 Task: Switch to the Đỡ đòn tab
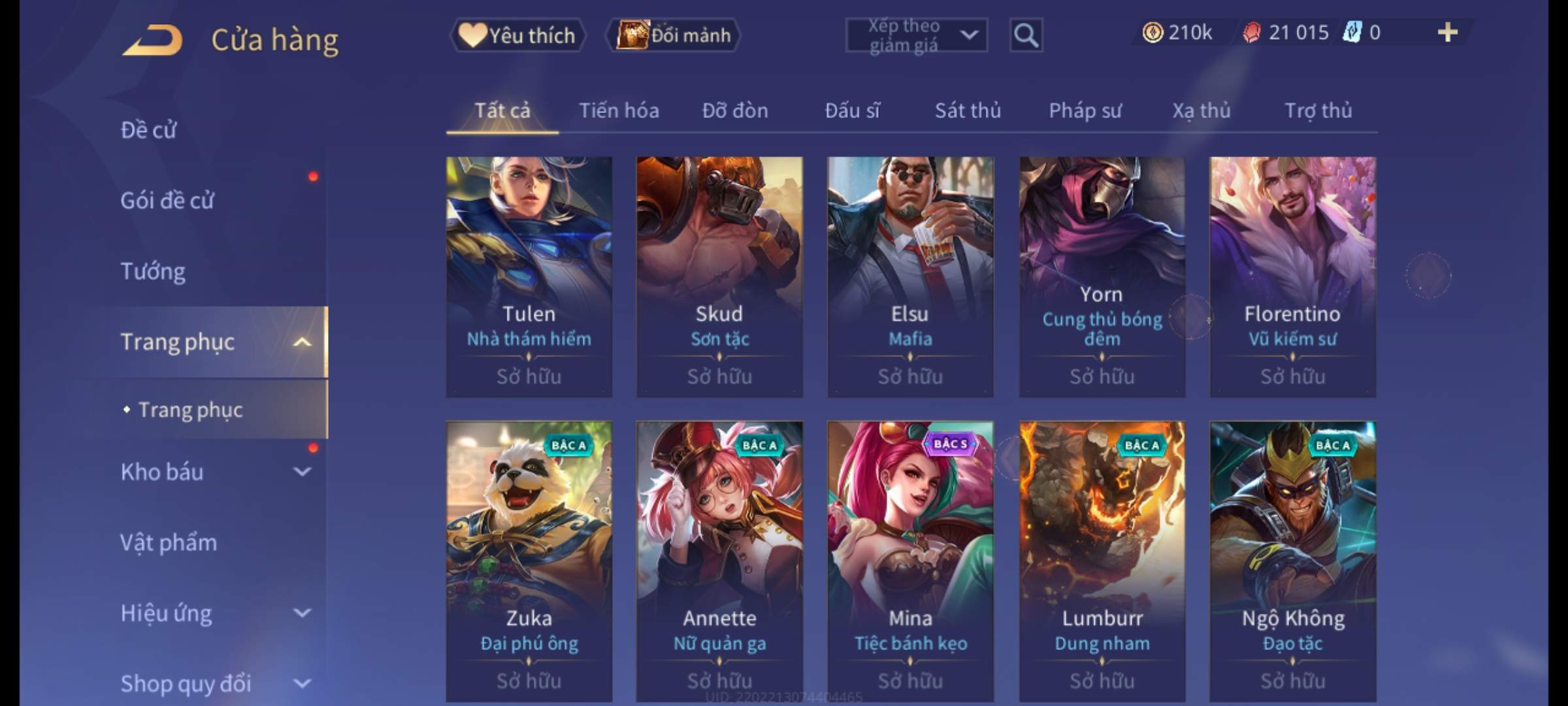[735, 110]
